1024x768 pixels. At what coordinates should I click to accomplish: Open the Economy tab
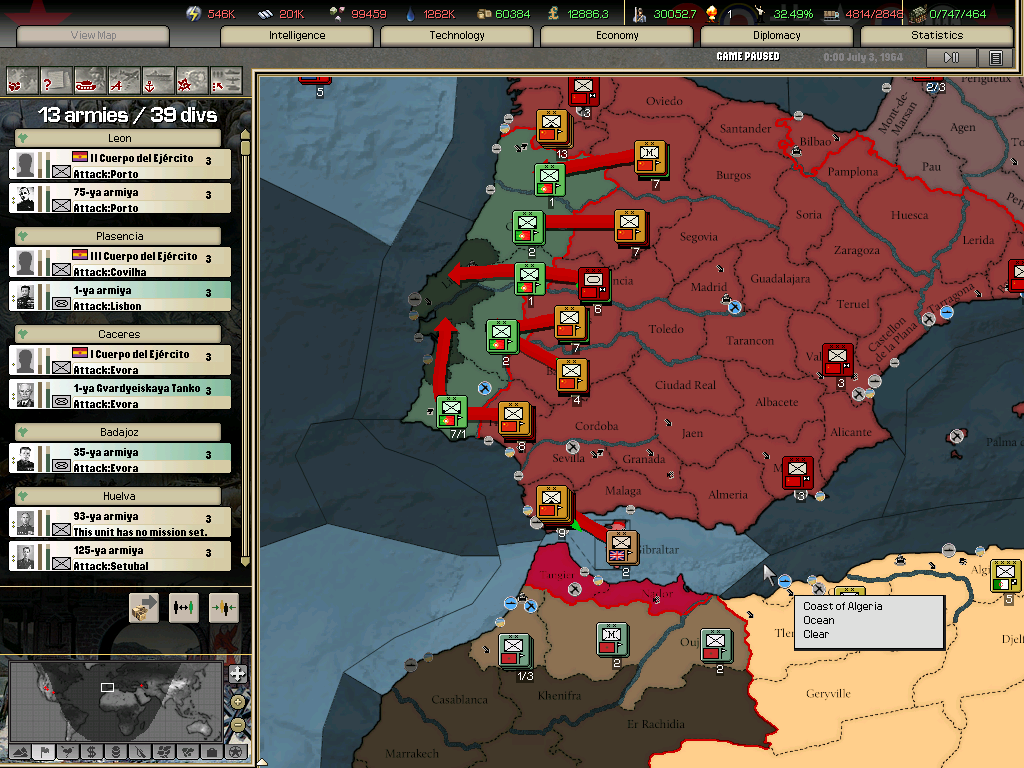tap(617, 35)
